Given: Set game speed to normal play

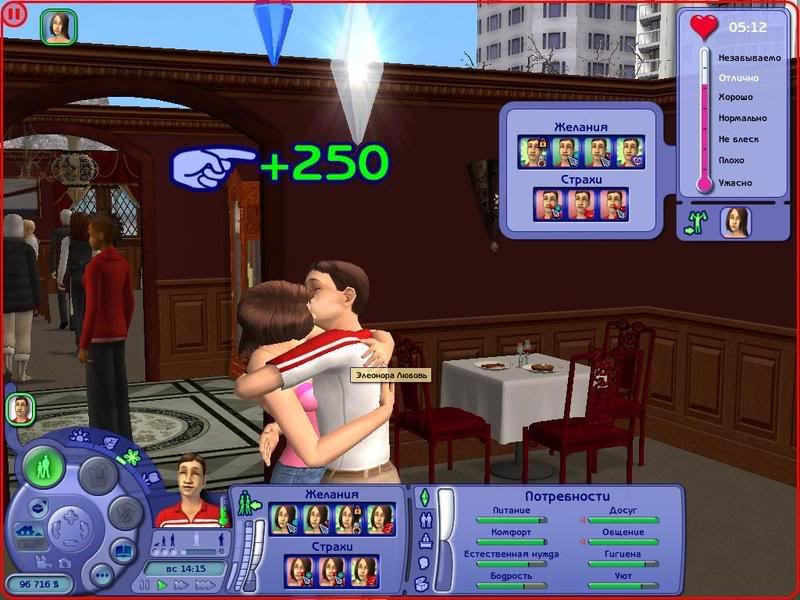Looking at the screenshot, I should click(162, 585).
